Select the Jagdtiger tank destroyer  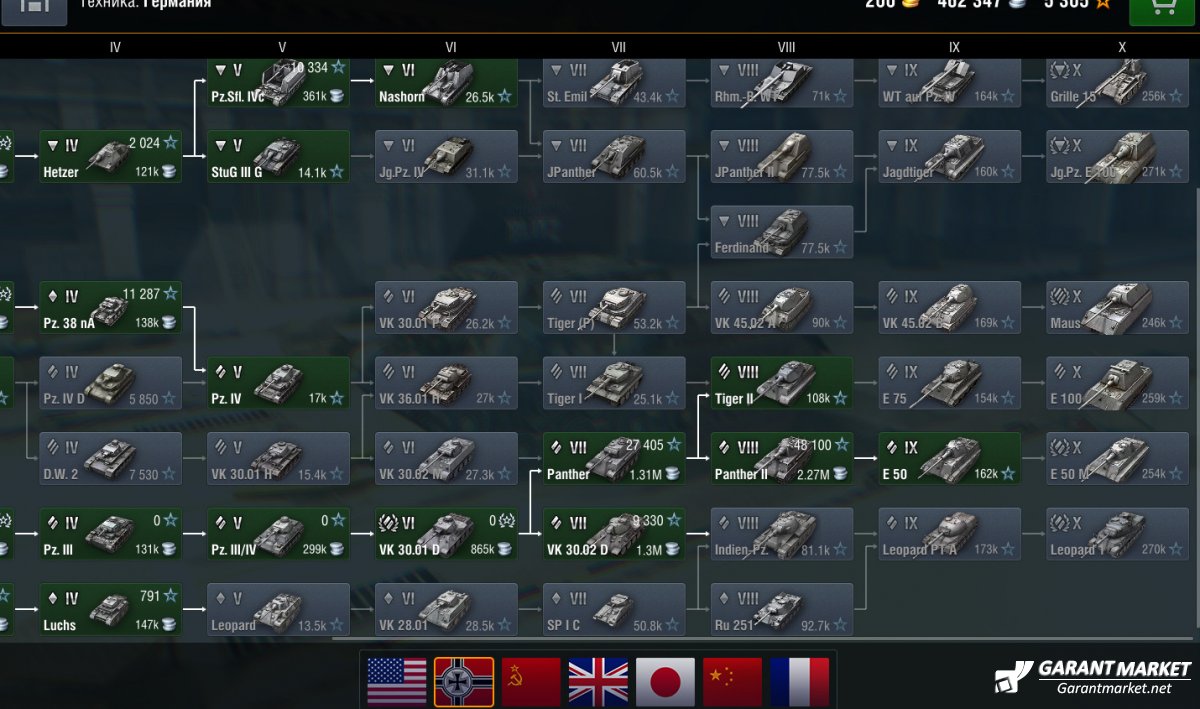point(950,157)
